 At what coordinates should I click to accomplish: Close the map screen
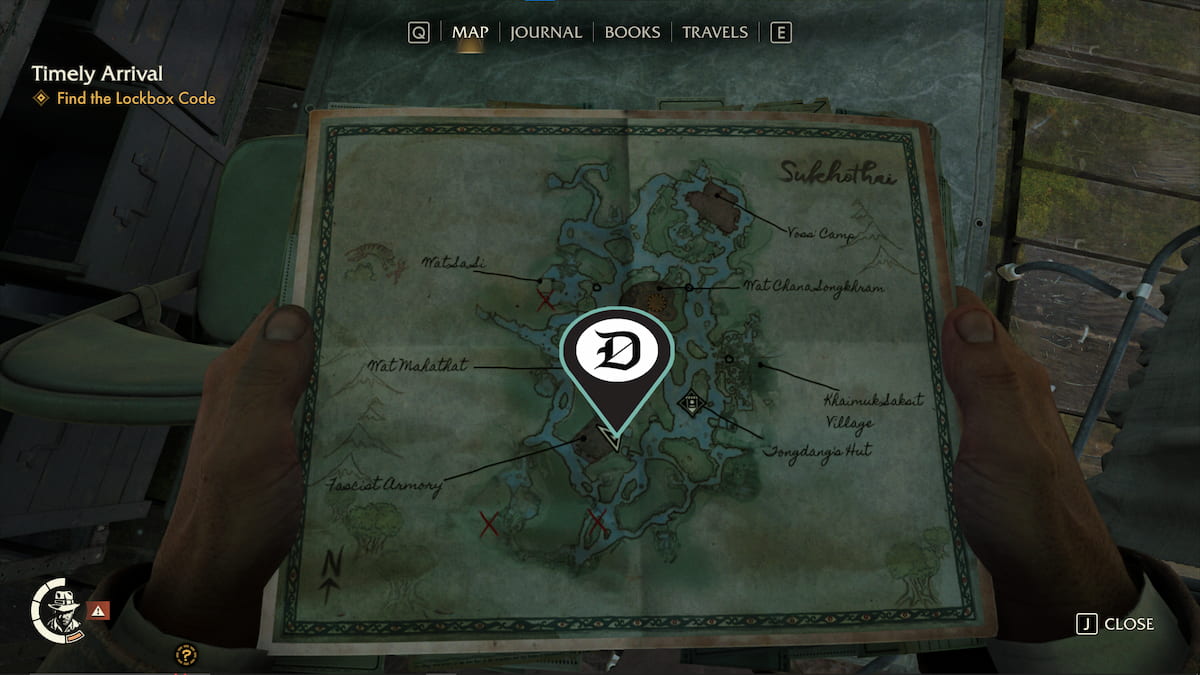click(1115, 624)
